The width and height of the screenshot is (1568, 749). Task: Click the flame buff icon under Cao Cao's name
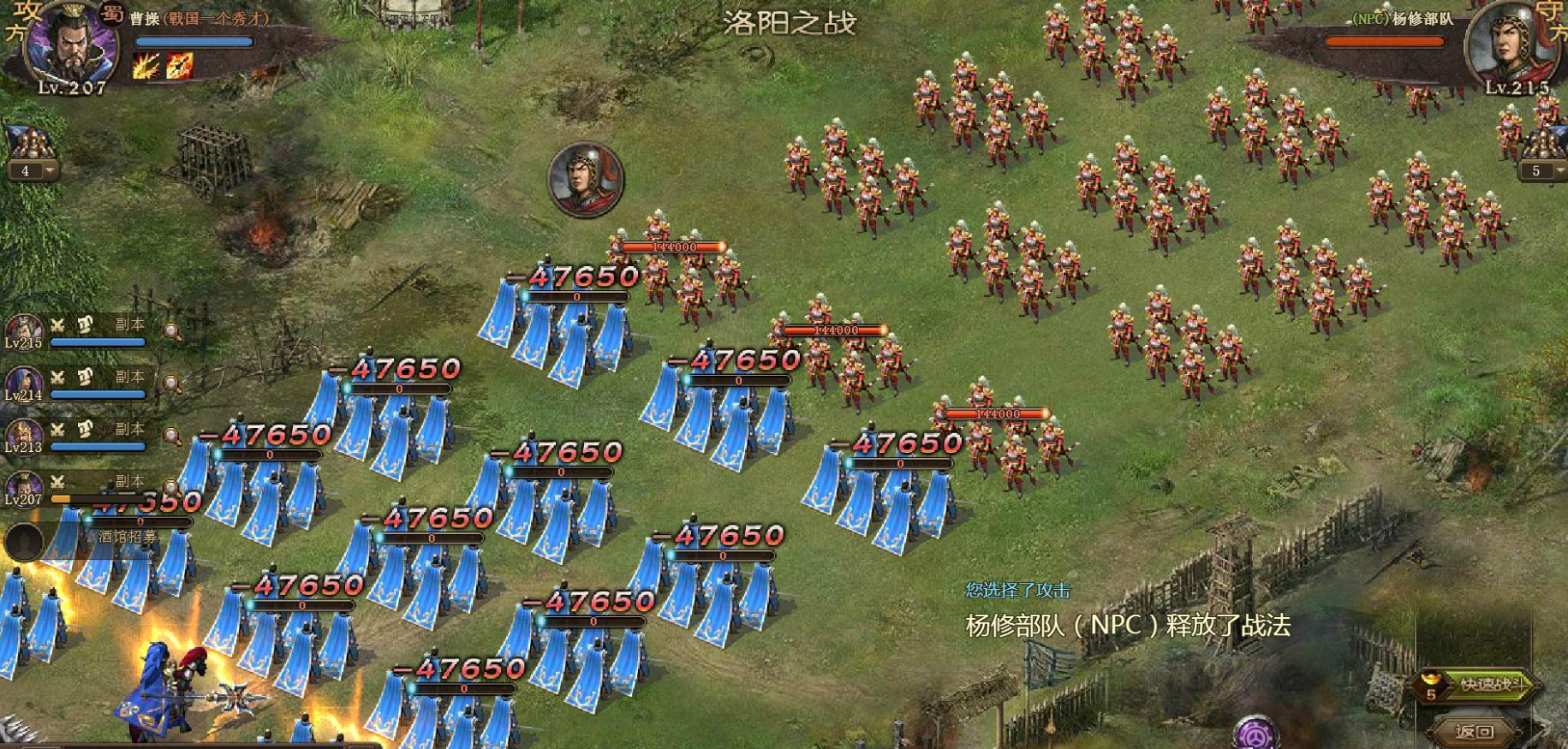pos(146,66)
